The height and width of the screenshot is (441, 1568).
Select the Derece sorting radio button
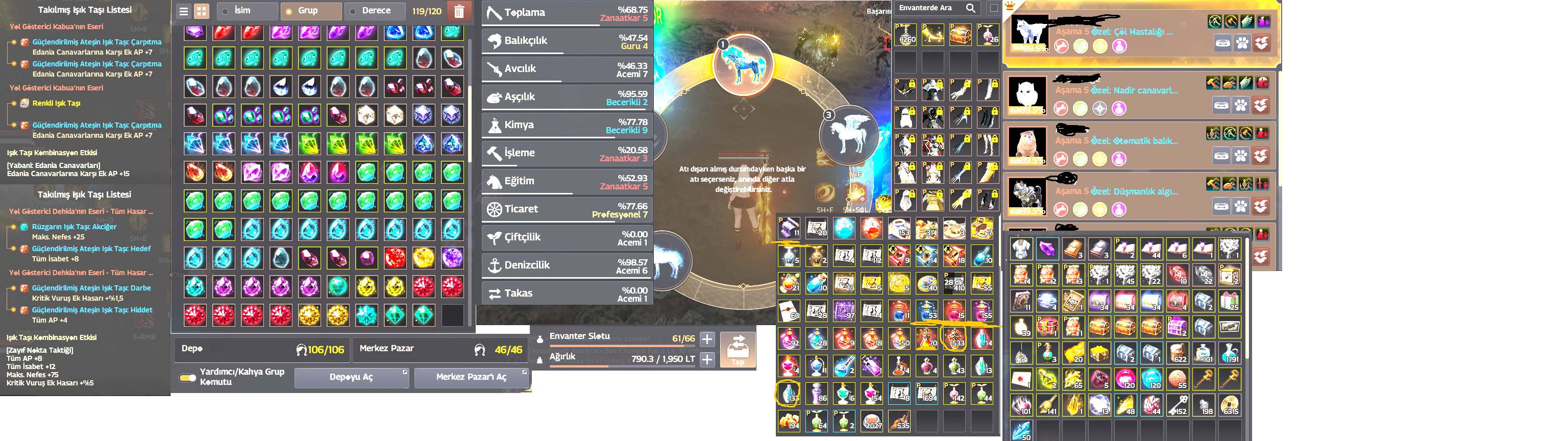tap(354, 11)
